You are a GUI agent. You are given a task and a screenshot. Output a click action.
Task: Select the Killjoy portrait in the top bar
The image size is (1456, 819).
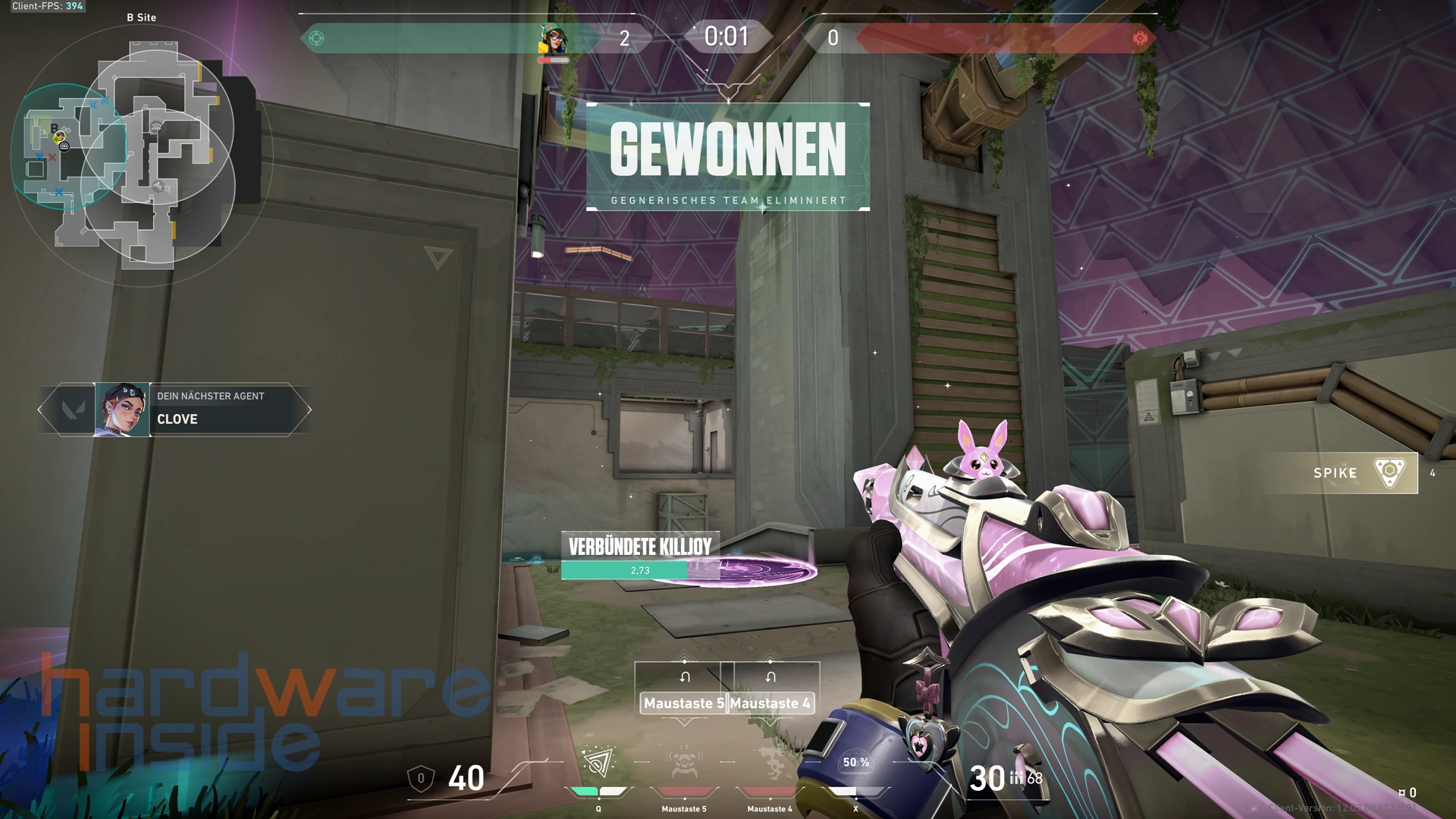(554, 39)
